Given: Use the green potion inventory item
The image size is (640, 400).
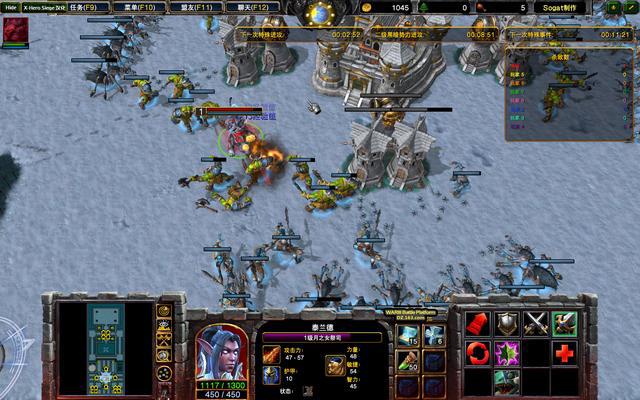Looking at the screenshot, I should [x=407, y=360].
